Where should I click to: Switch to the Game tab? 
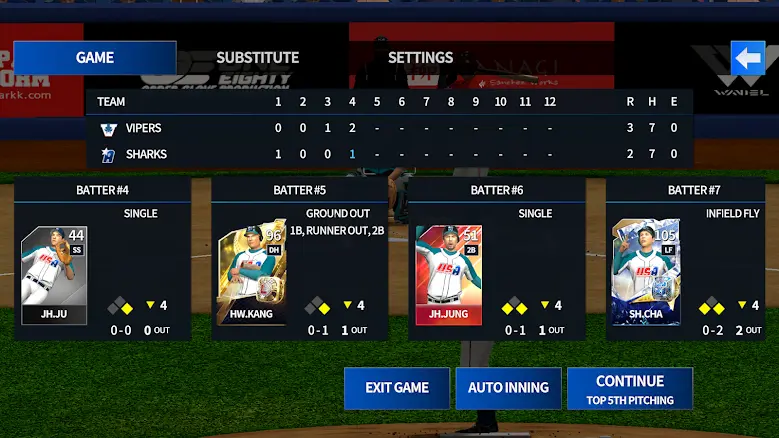point(95,58)
